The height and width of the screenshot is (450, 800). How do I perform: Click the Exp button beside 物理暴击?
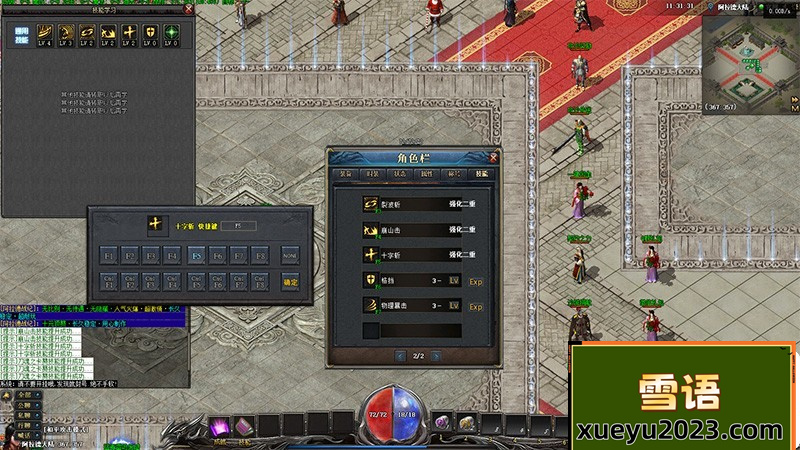click(x=476, y=306)
